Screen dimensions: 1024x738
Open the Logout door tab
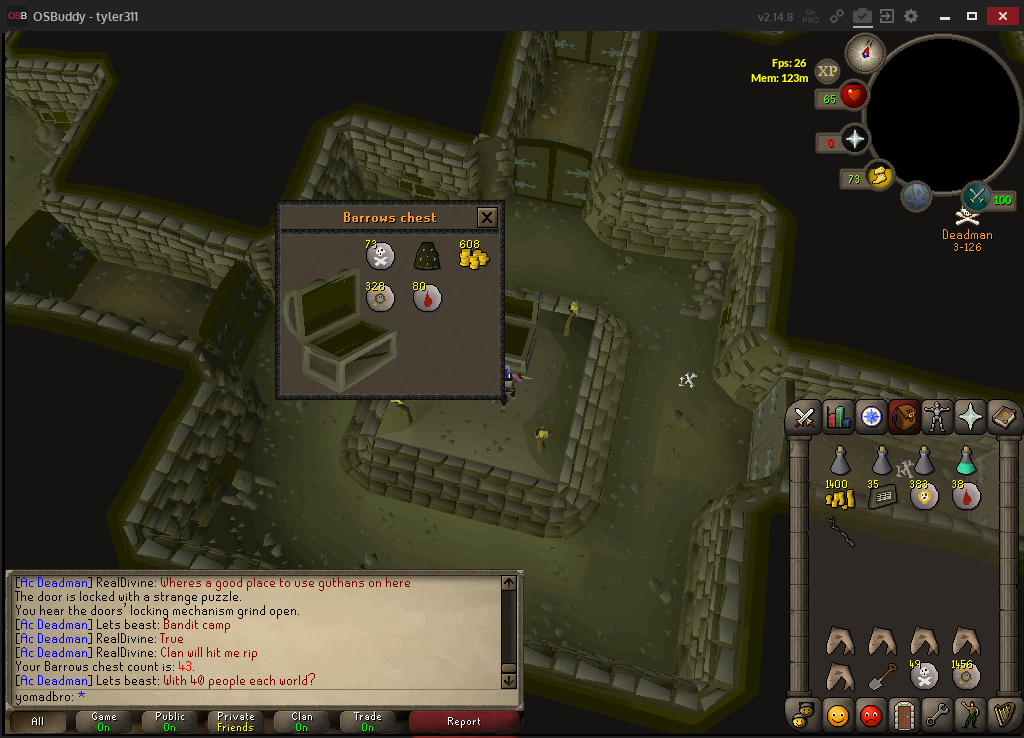903,715
